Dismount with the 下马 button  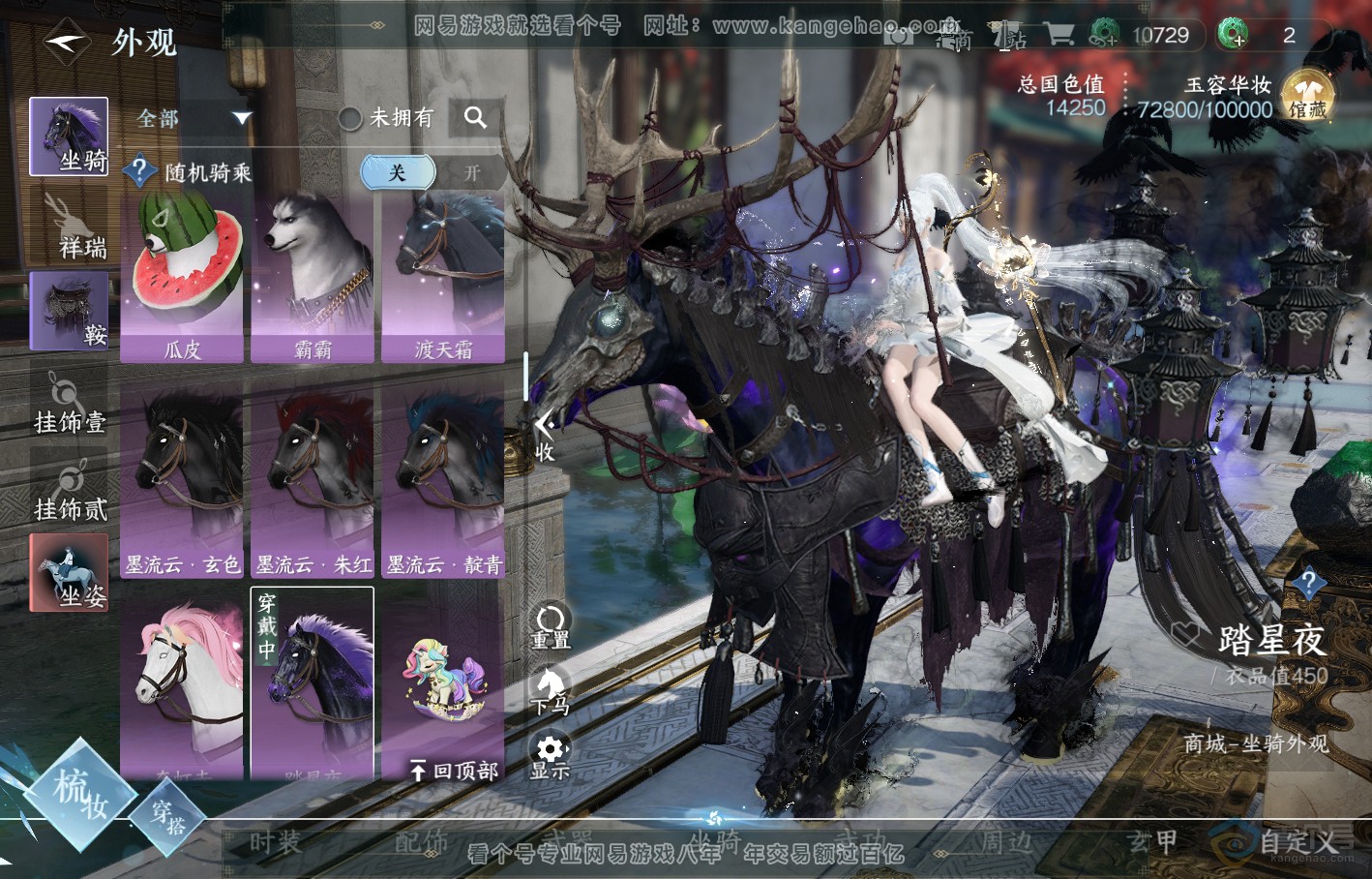click(x=550, y=690)
